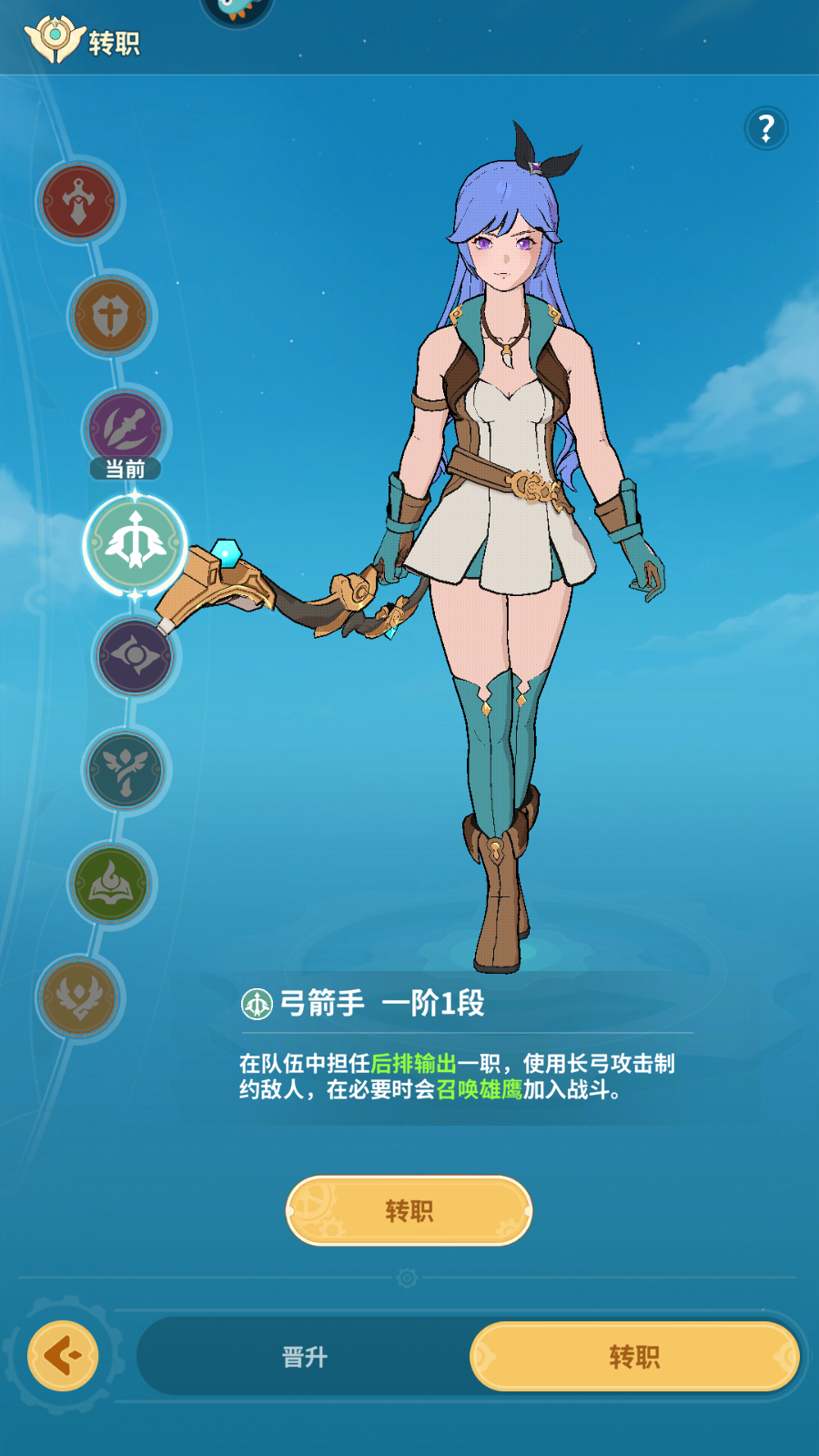Select the teal leafy staff class icon

point(126,771)
